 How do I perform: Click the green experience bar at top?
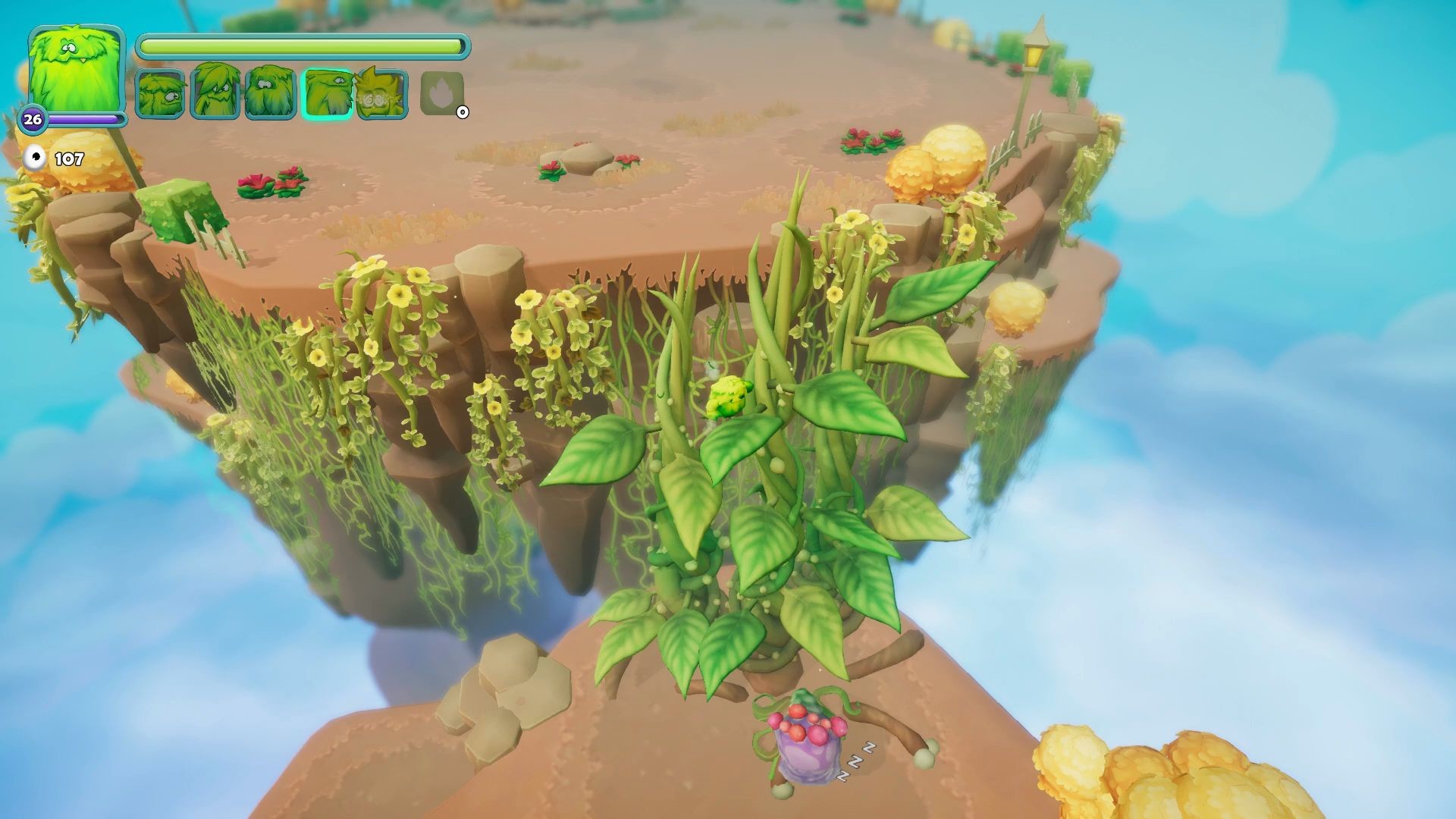303,45
